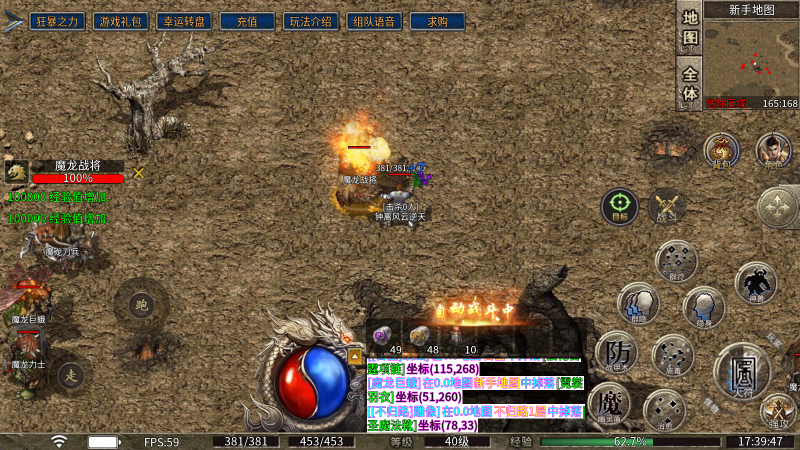The image size is (800, 450).
Task: Activate the green 目标 target button
Action: [x=619, y=206]
